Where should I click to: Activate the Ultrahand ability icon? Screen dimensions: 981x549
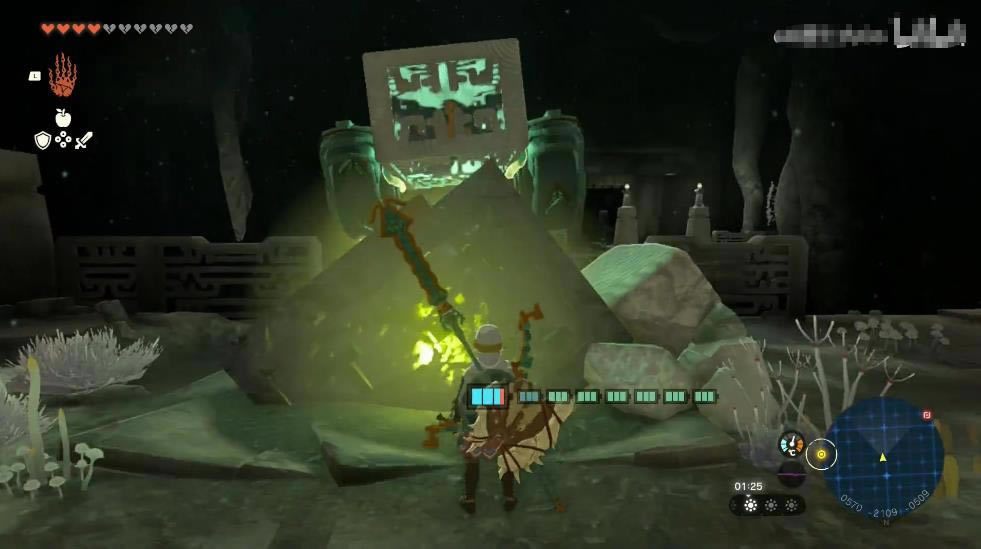click(x=62, y=75)
